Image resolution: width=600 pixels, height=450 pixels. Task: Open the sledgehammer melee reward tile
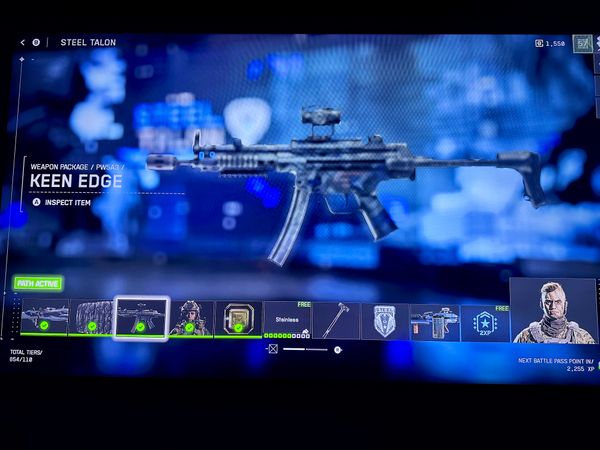[x=335, y=320]
